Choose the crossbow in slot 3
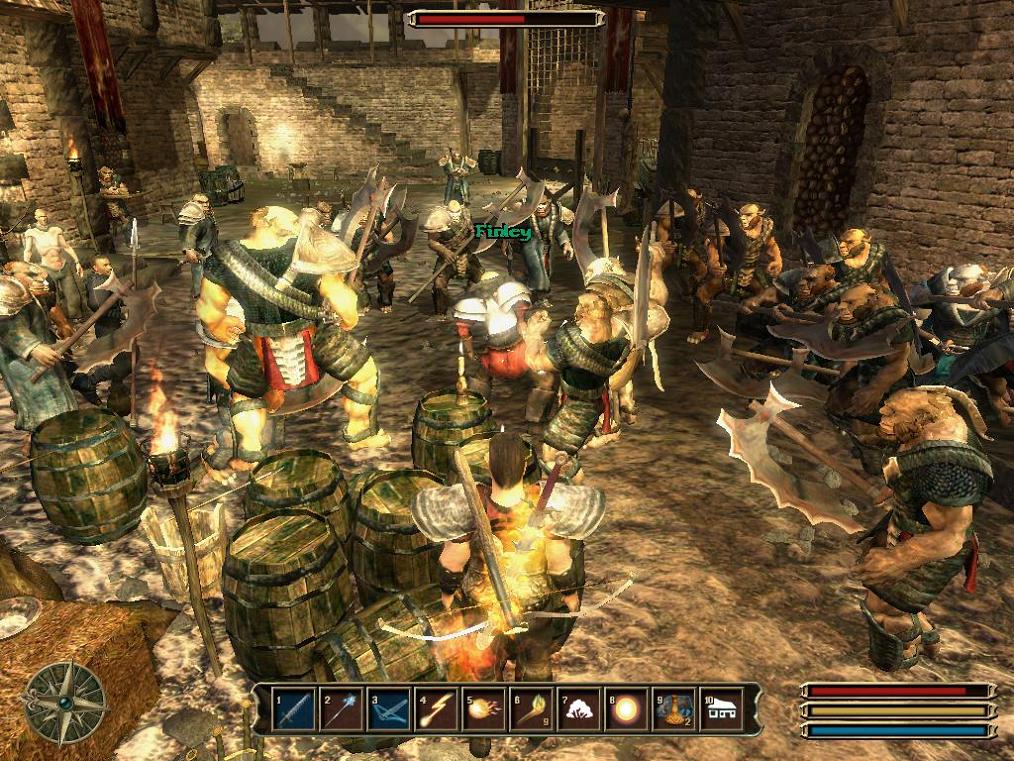This screenshot has width=1014, height=761. tap(389, 709)
